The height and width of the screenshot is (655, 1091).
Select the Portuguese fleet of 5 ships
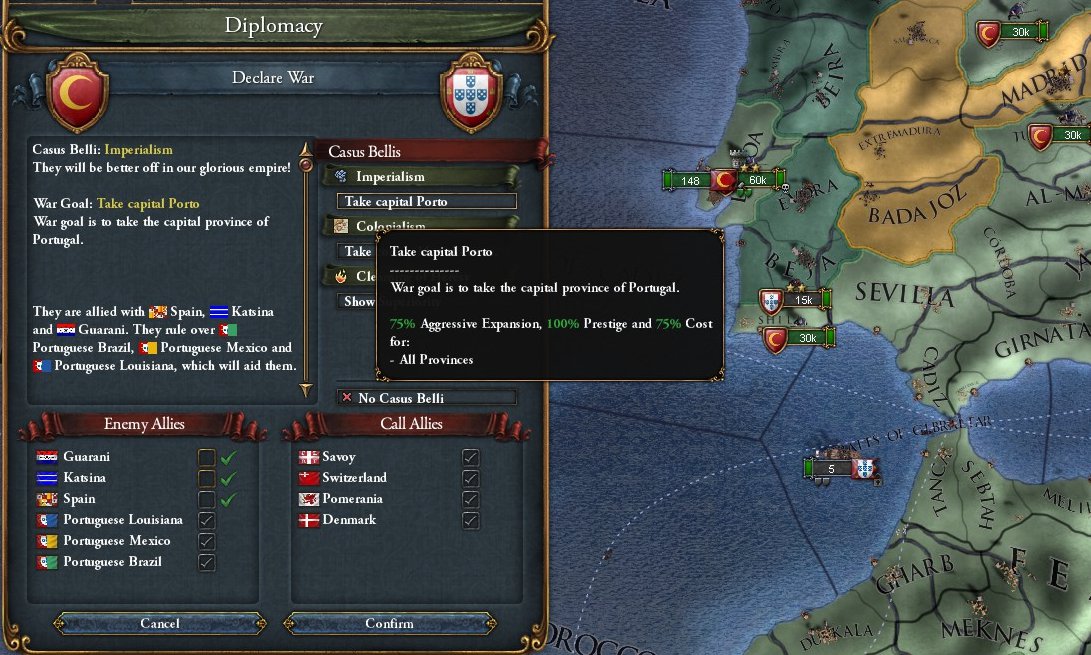pyautogui.click(x=840, y=468)
